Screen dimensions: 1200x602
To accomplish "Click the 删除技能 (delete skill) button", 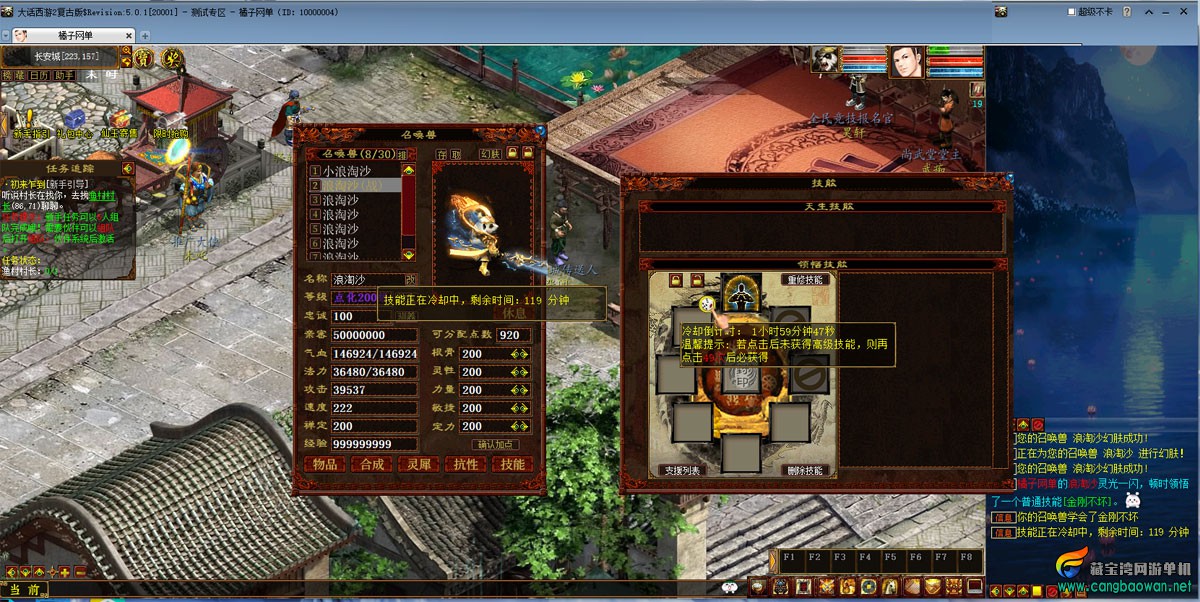I will [x=804, y=470].
